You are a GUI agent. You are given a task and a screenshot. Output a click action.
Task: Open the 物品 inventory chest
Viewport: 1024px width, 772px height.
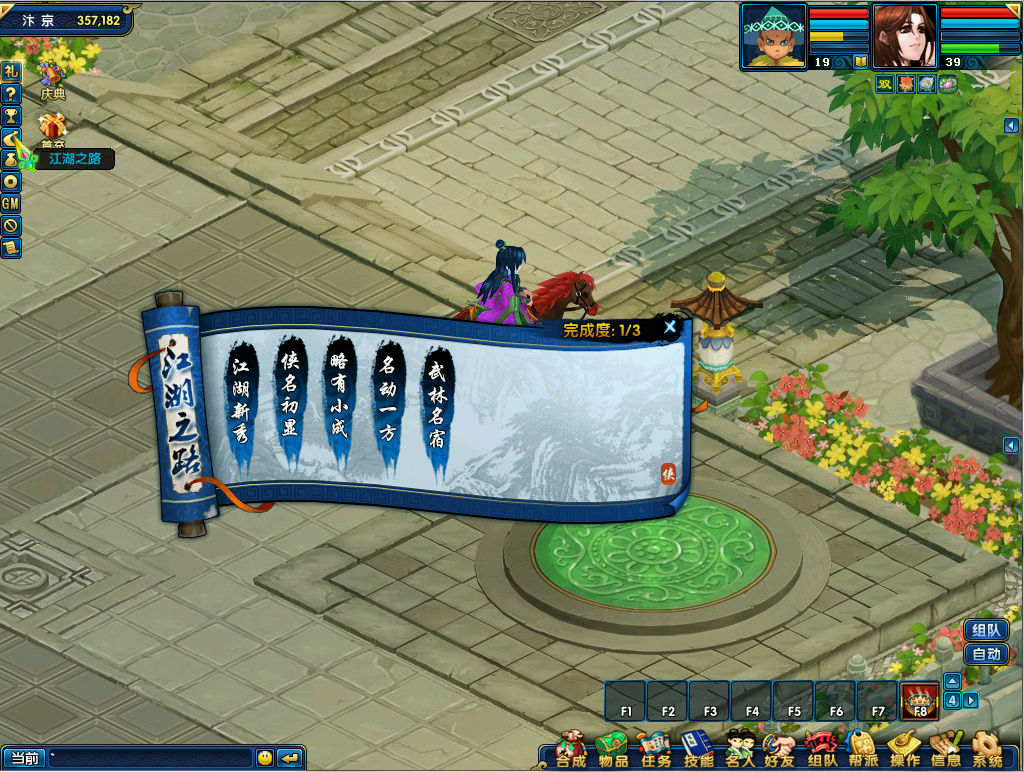[x=612, y=749]
